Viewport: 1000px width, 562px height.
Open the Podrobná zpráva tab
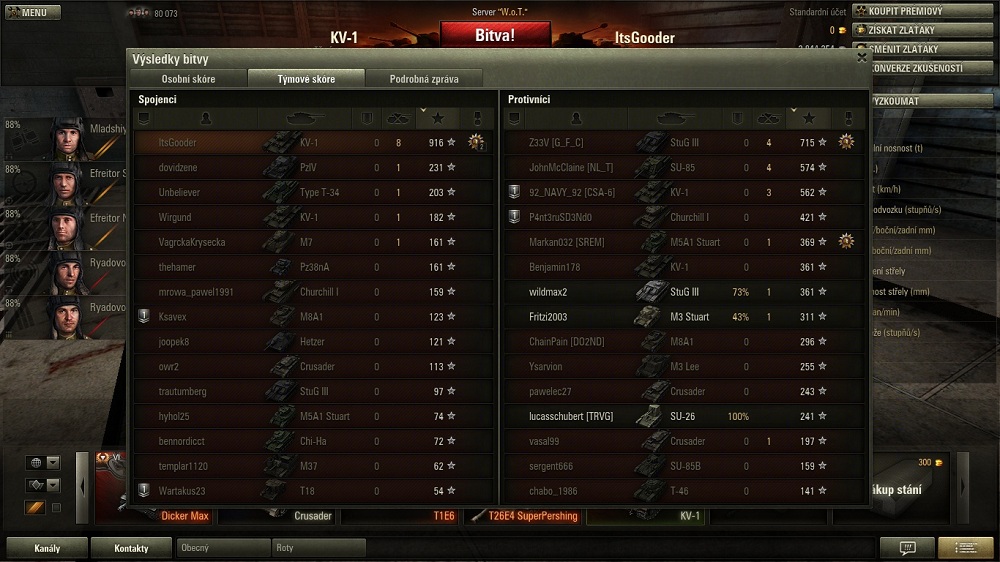(x=424, y=79)
